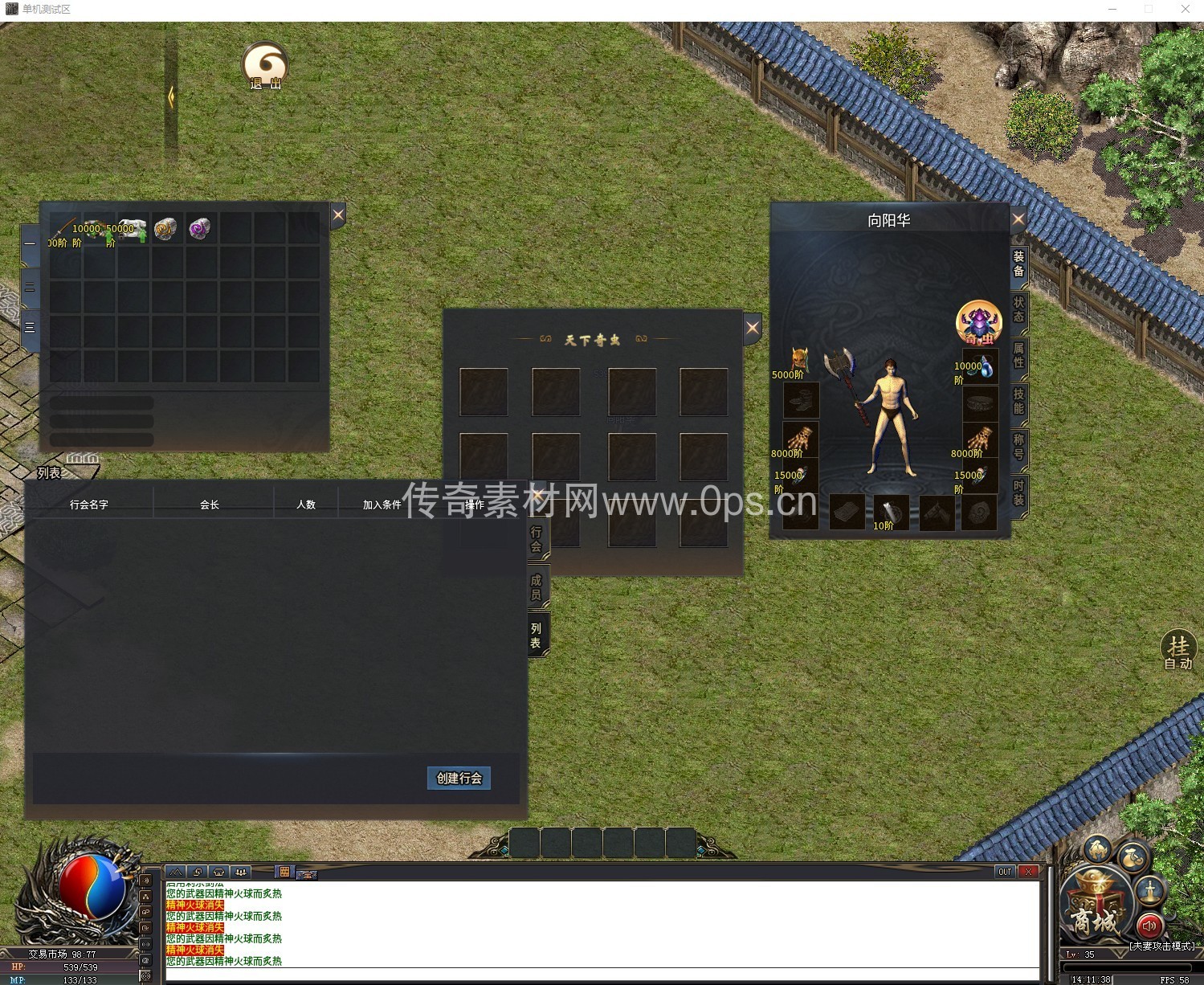Toggle the red sound speaker button

pyautogui.click(x=1149, y=926)
